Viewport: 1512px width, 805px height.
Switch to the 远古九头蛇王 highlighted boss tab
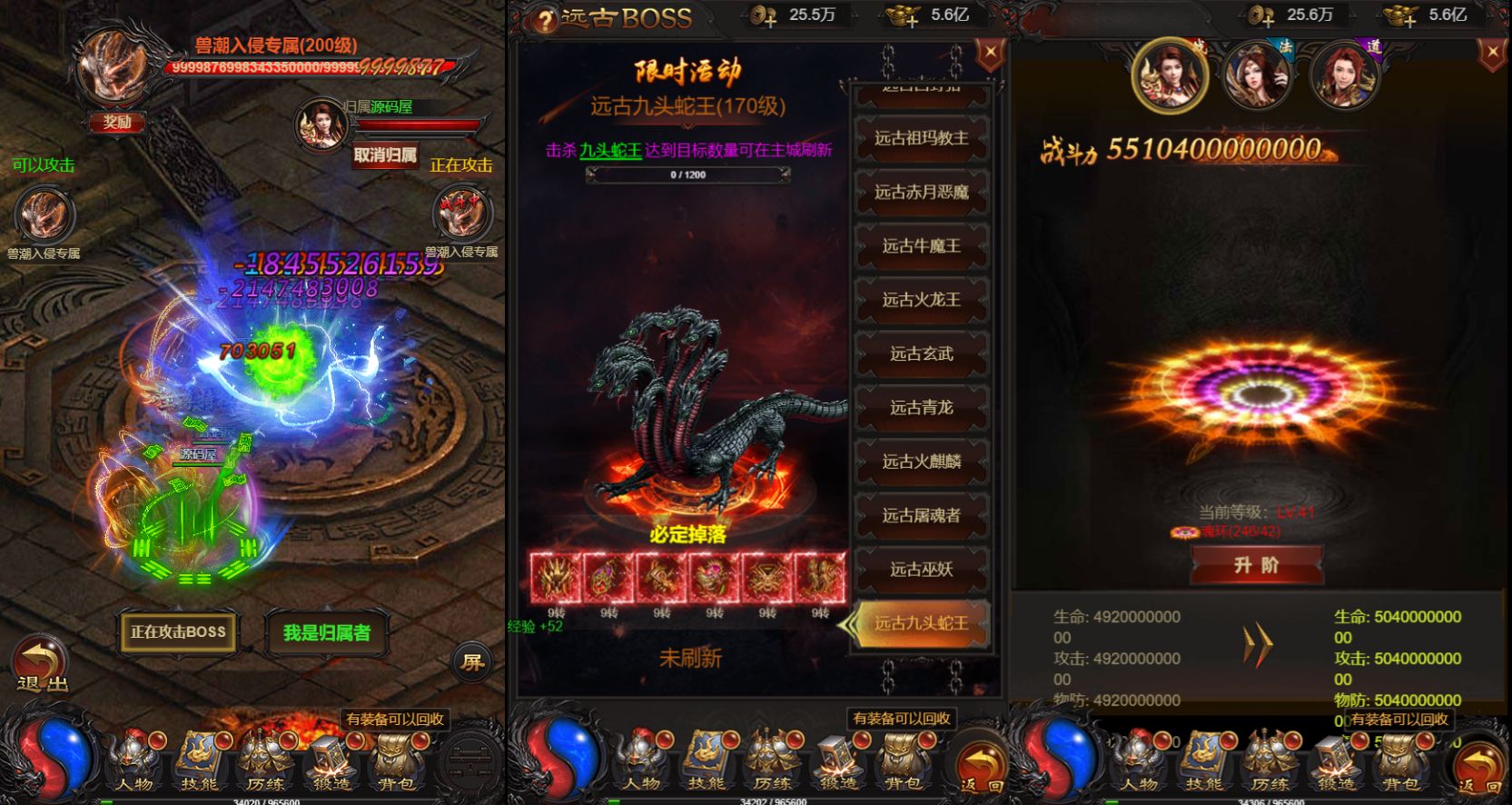(919, 622)
